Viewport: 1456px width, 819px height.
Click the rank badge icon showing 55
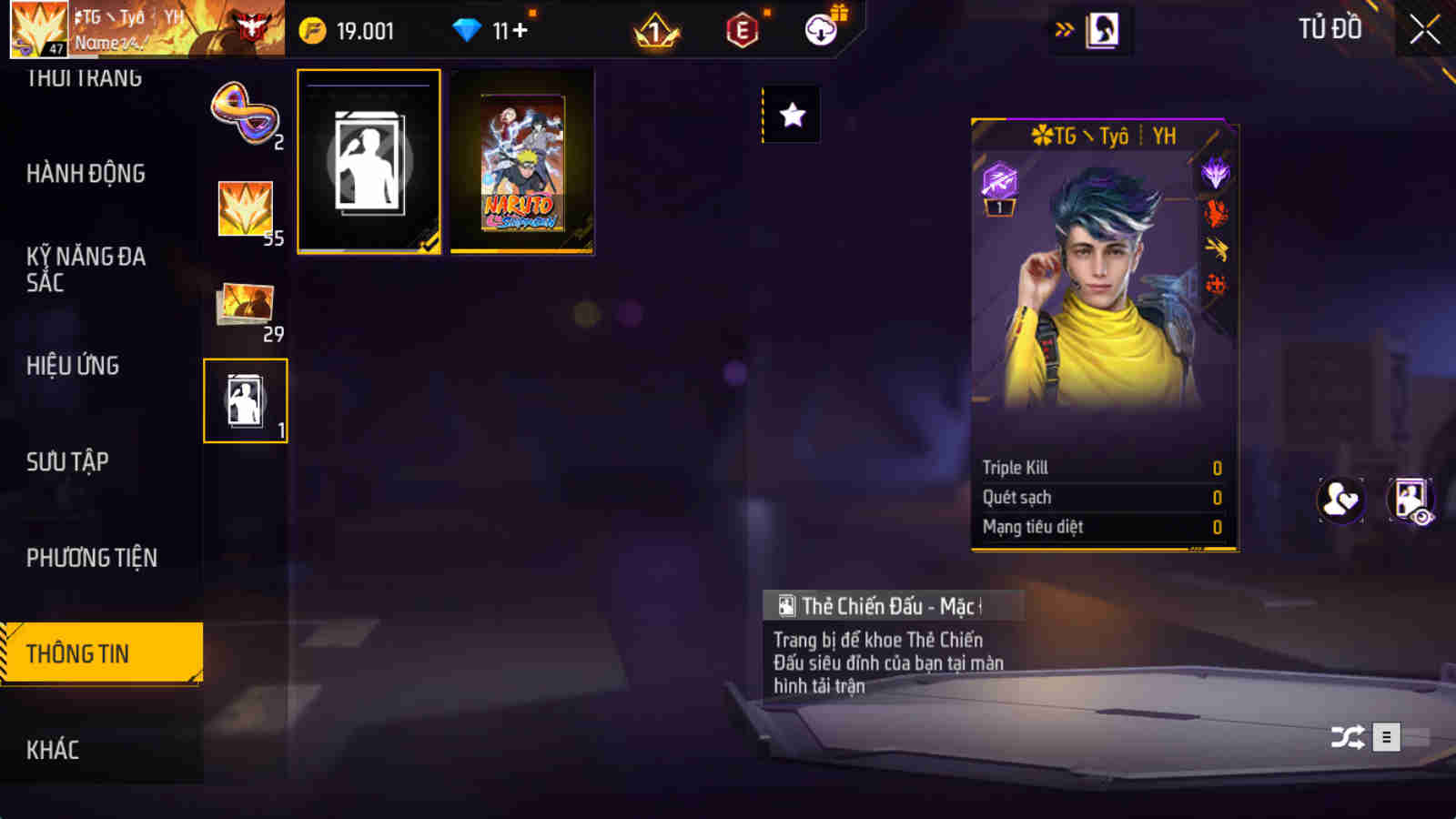tap(246, 207)
